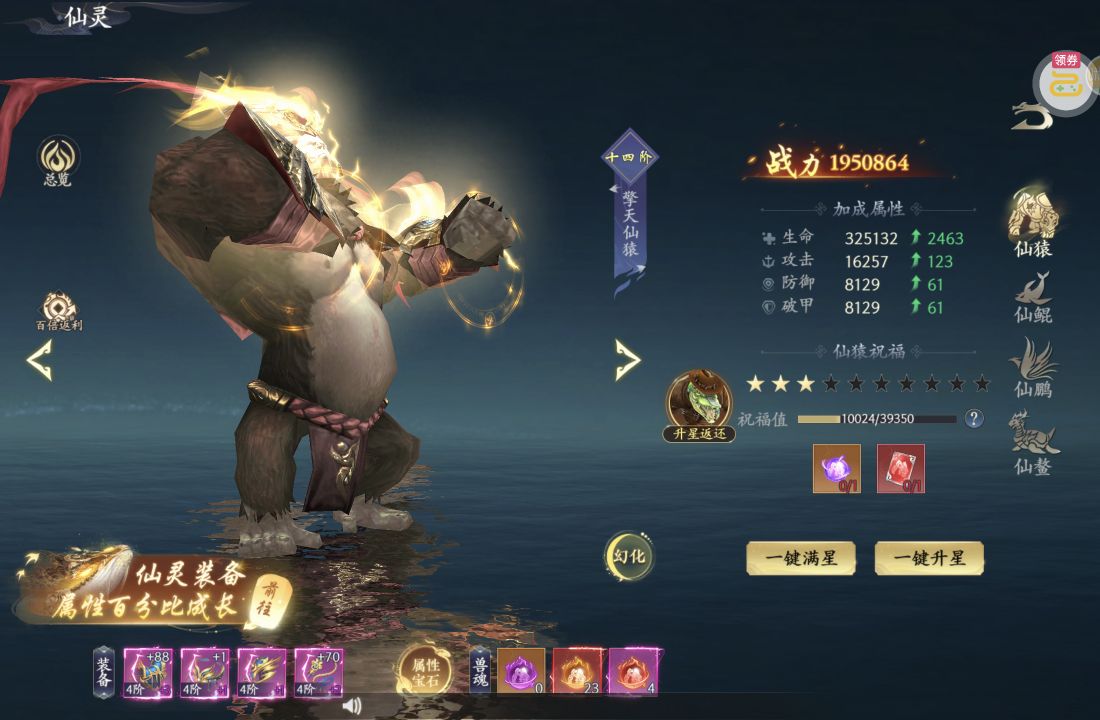
Task: Switch to the 仙鲲 tab
Action: [1033, 298]
